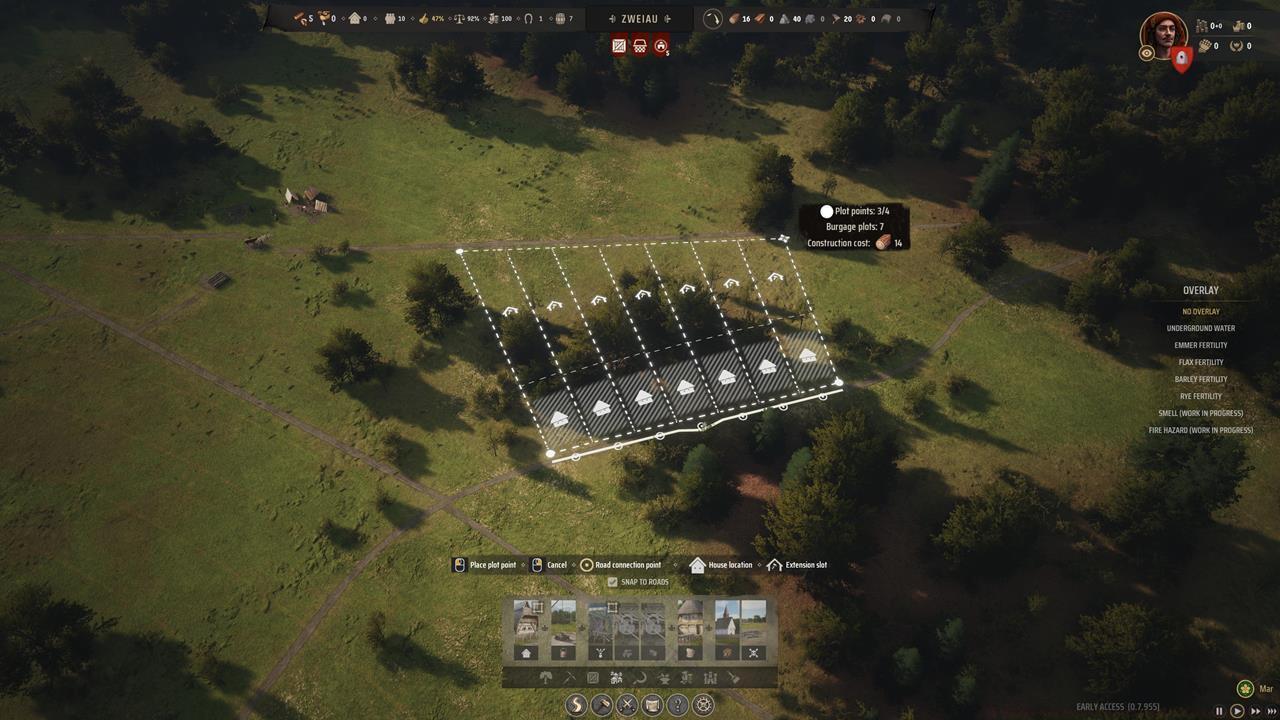Viewport: 1280px width, 720px height.
Task: Select the Underground Water overlay
Action: pos(1200,328)
